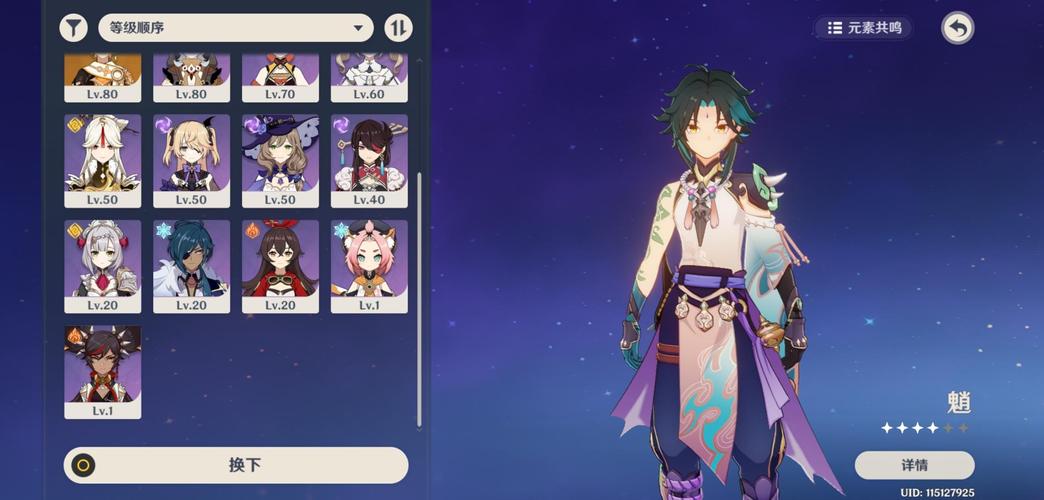Click the 换下 remove-from-party button
The image size is (1044, 500).
coord(236,465)
